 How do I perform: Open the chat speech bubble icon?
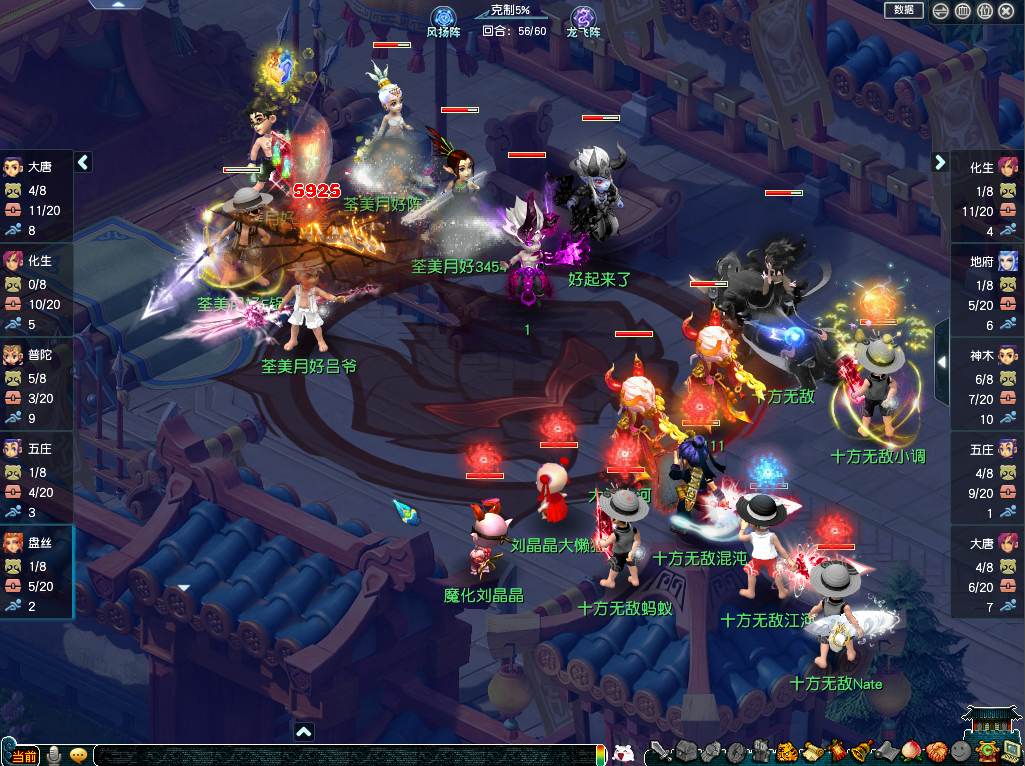pos(79,754)
